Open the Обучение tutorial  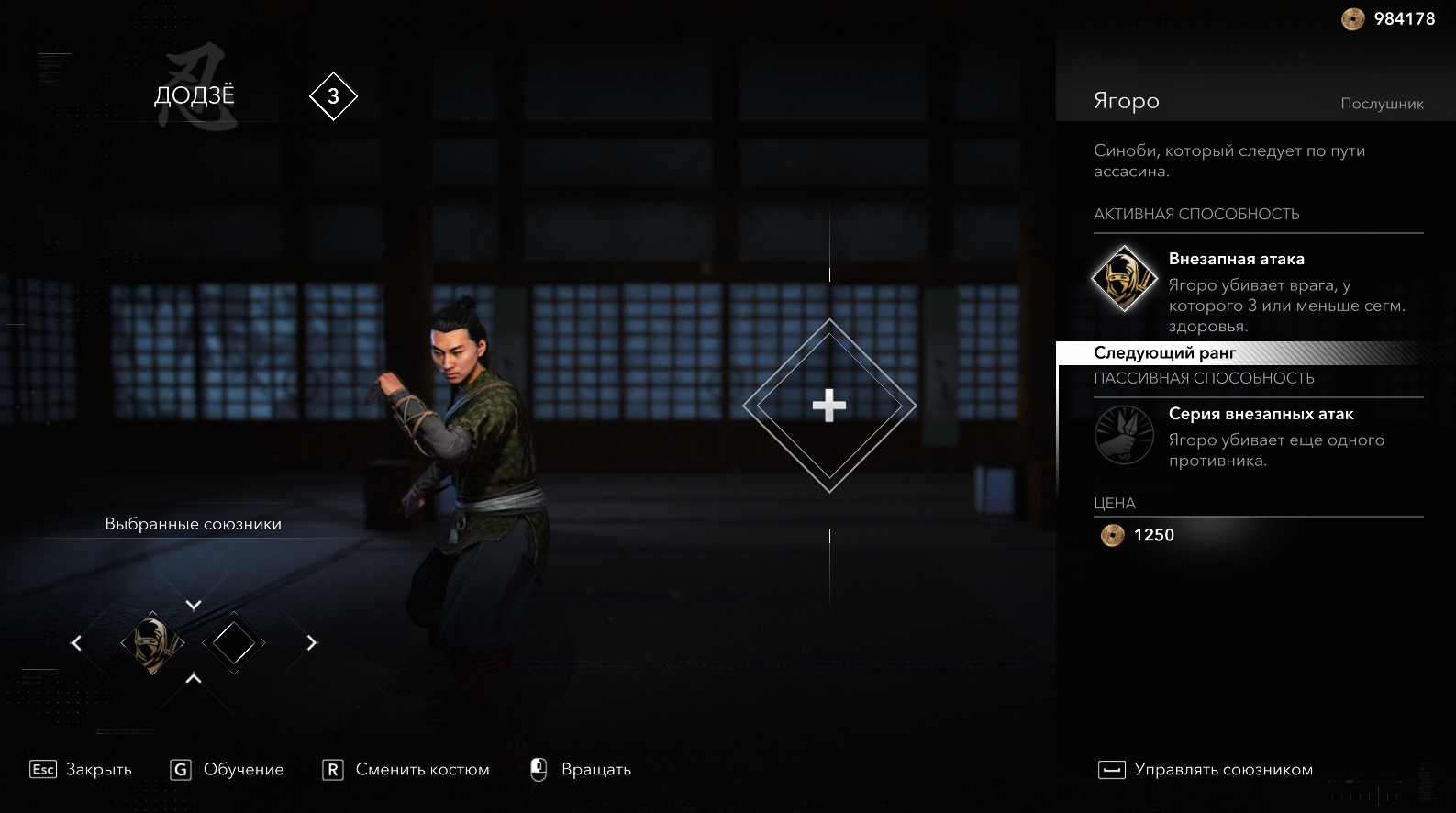228,770
